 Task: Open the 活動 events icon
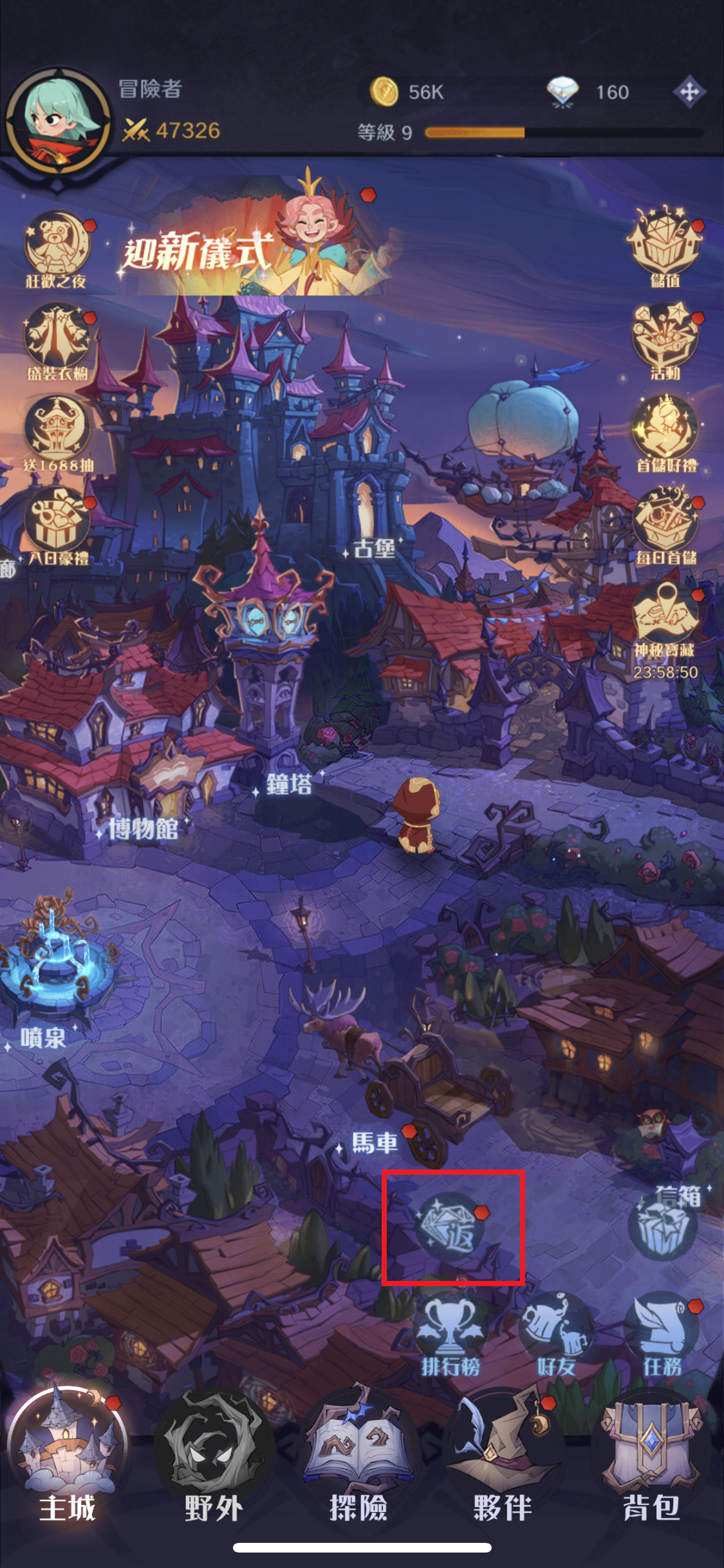[x=665, y=339]
